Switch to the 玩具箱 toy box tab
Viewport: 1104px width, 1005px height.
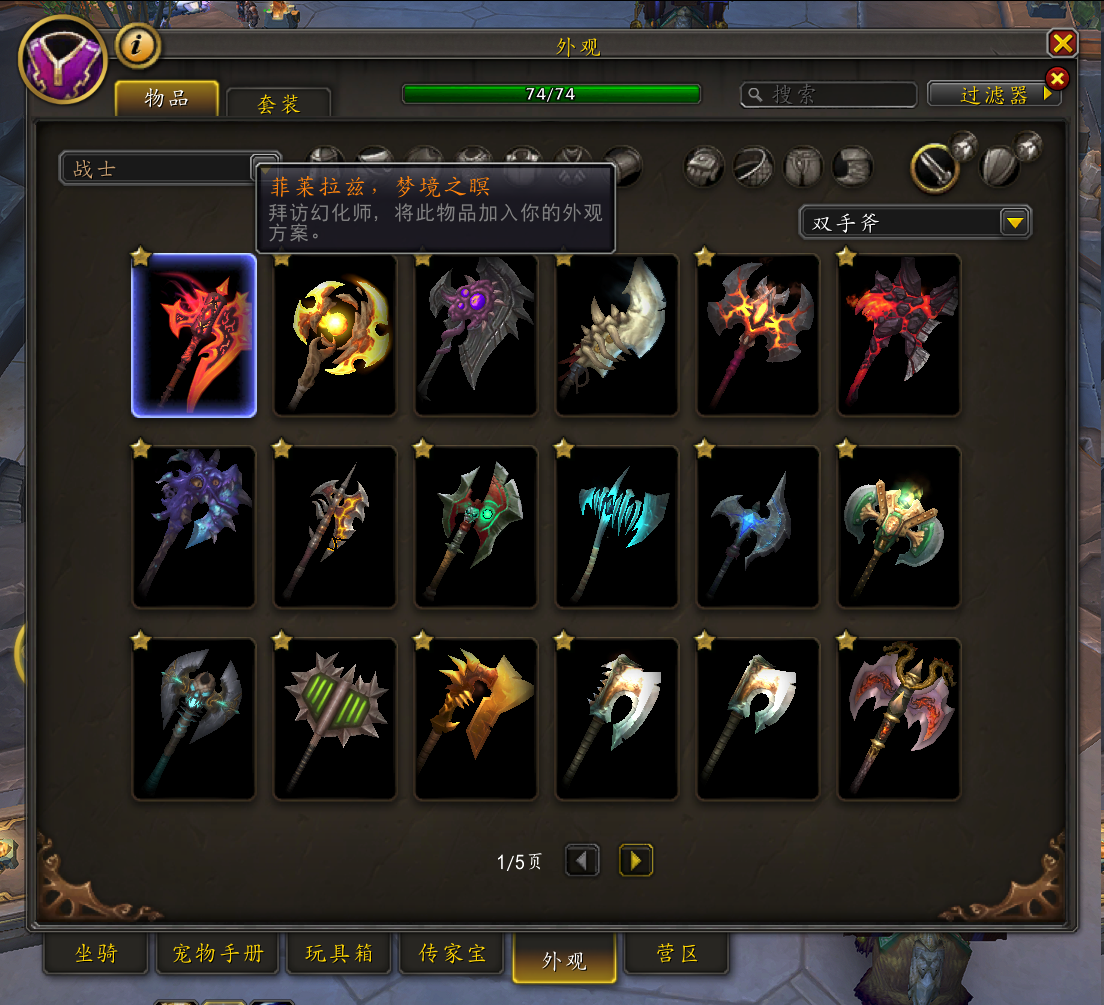[x=339, y=954]
